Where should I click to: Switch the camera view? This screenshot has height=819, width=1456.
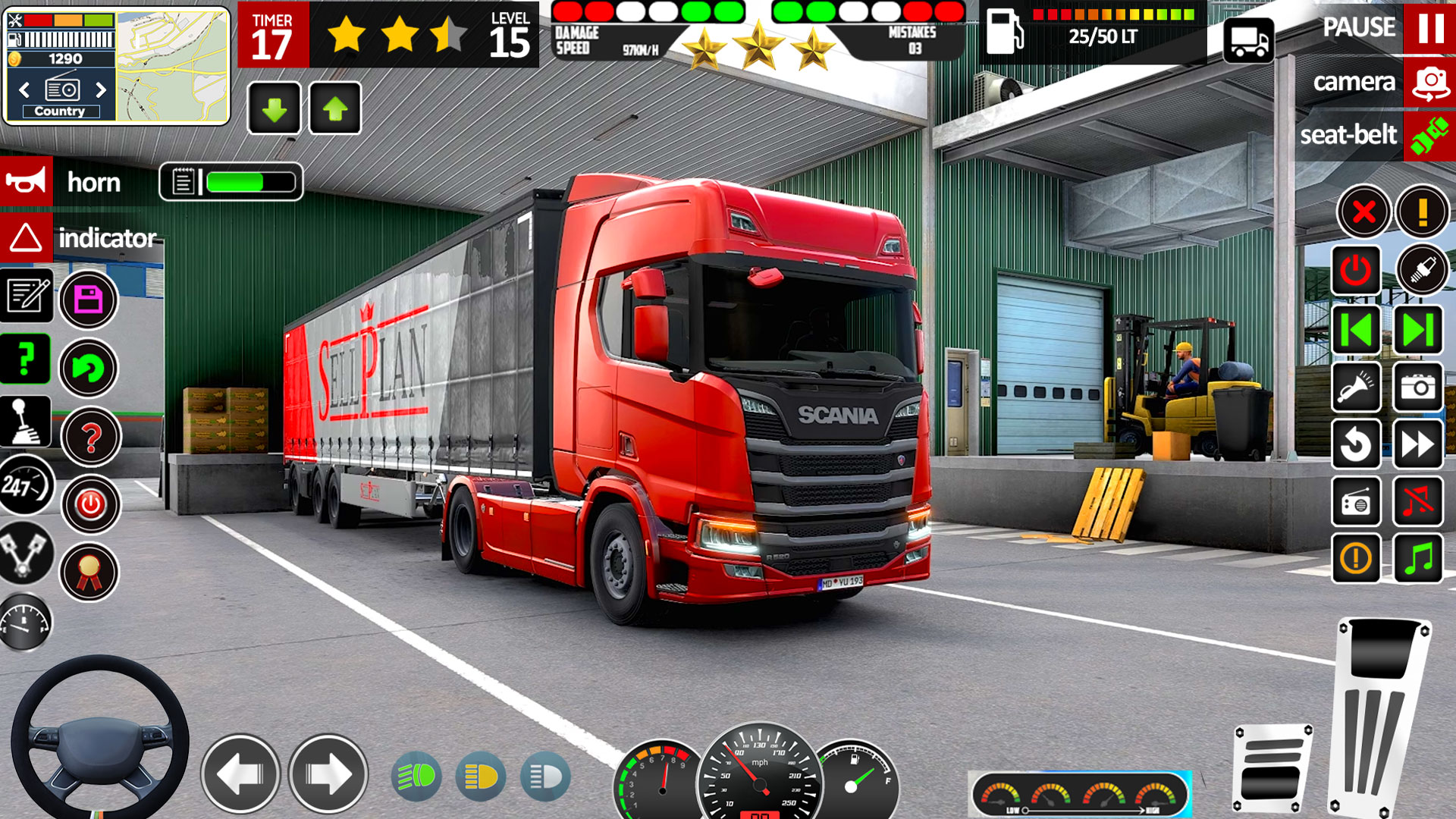[x=1429, y=82]
